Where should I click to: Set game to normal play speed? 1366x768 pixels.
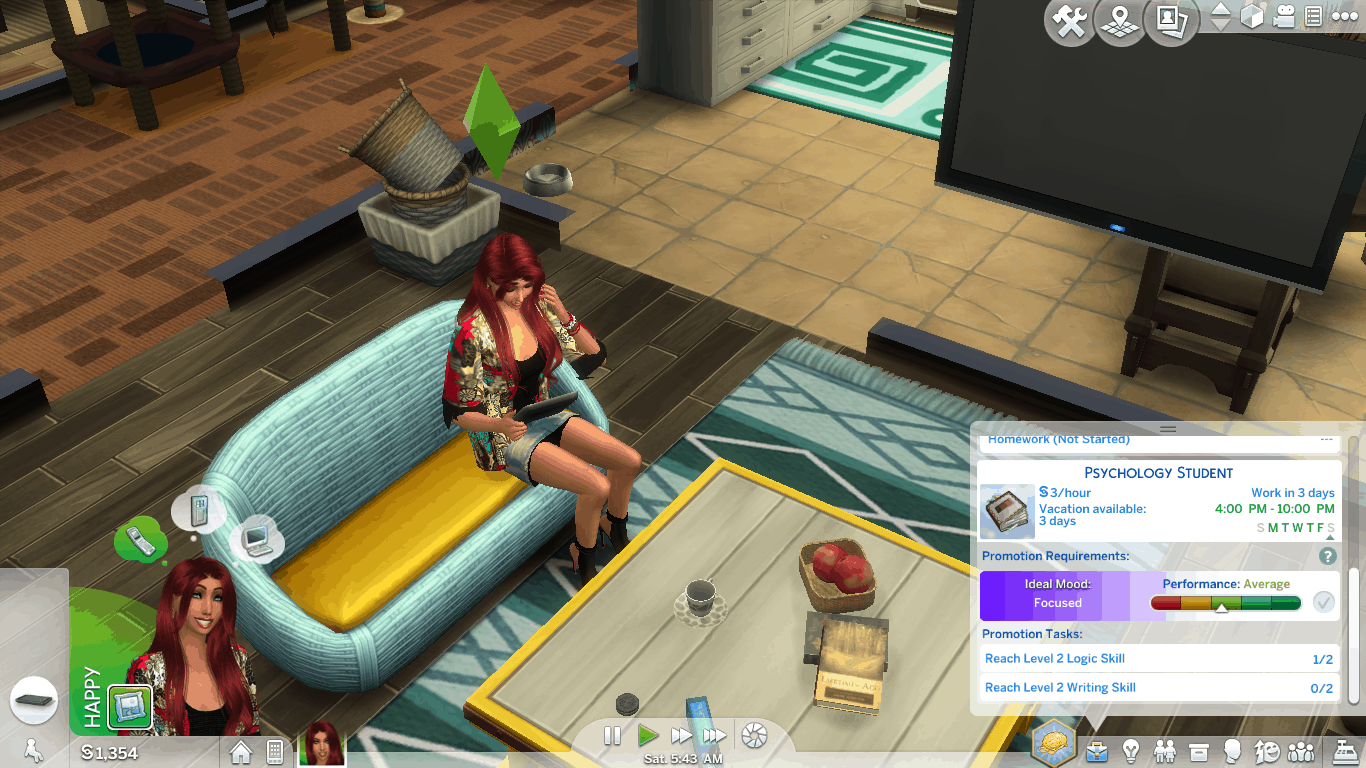[648, 736]
